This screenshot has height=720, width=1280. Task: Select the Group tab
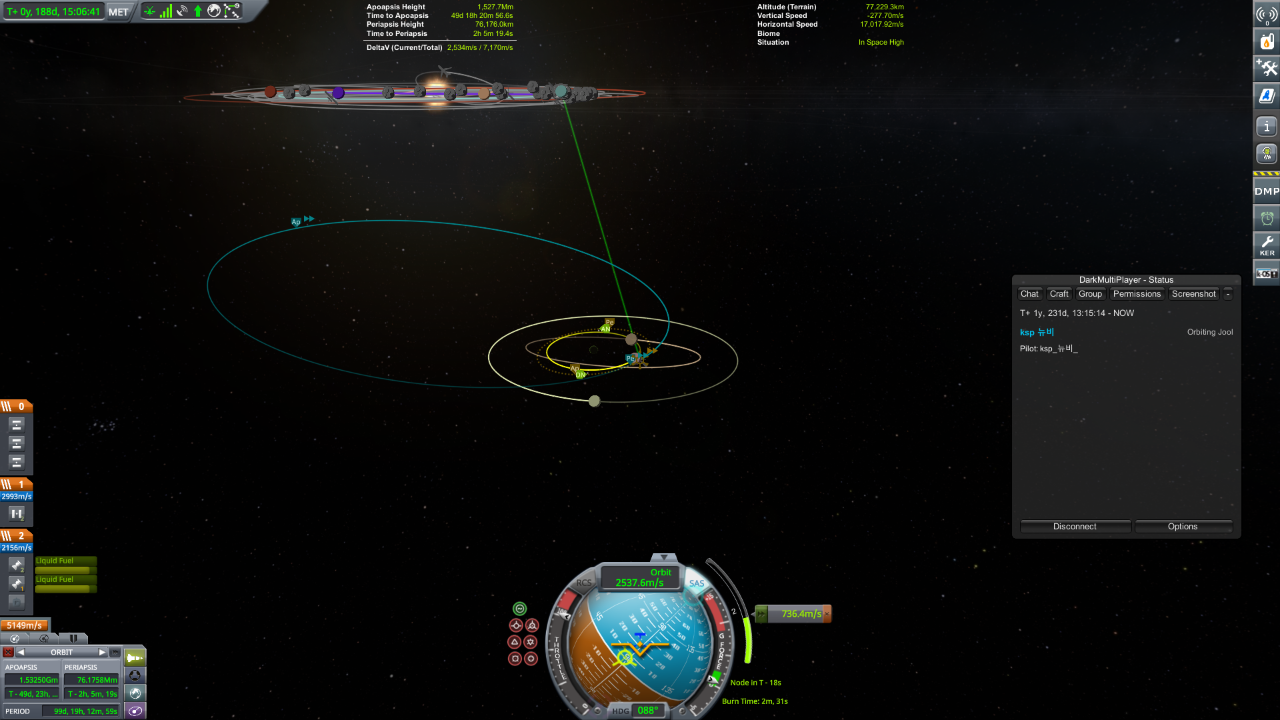1090,294
